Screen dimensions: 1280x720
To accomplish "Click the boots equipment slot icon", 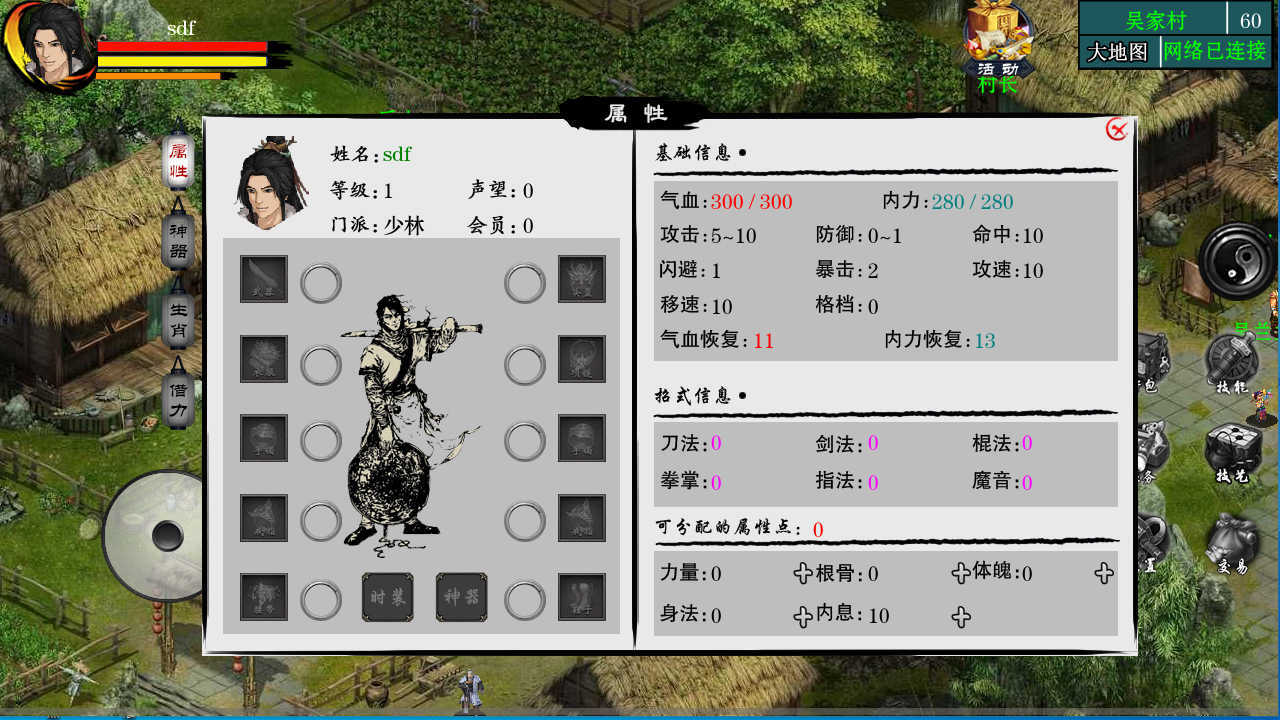I will (582, 597).
